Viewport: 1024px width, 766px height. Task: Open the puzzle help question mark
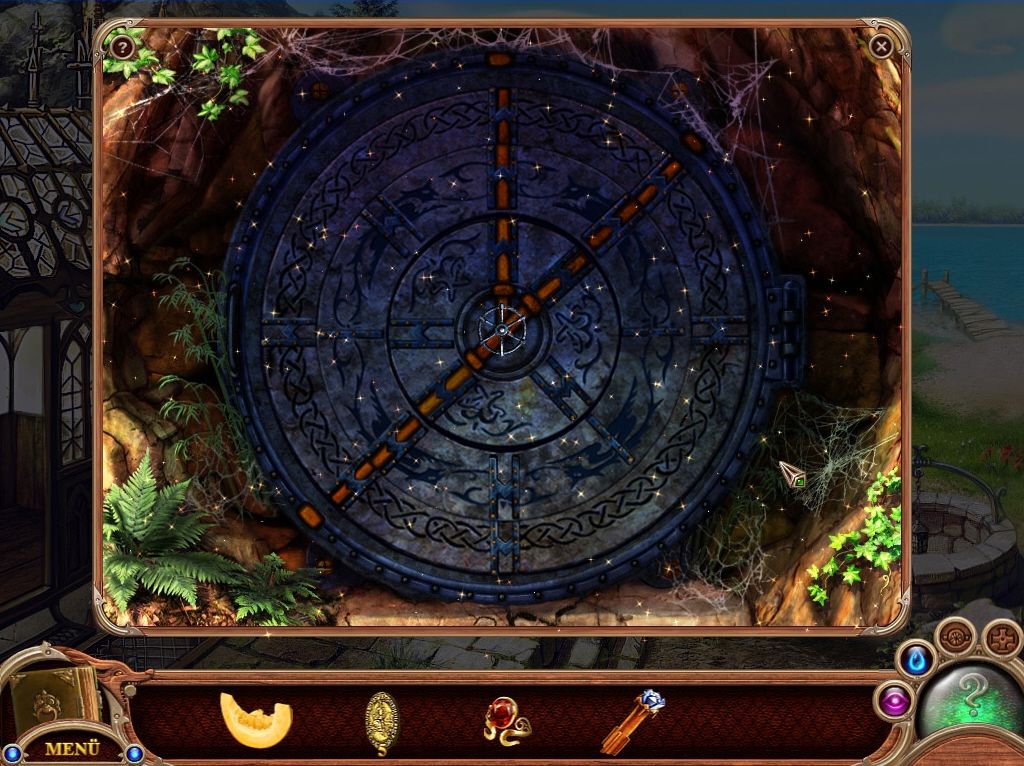click(x=123, y=46)
